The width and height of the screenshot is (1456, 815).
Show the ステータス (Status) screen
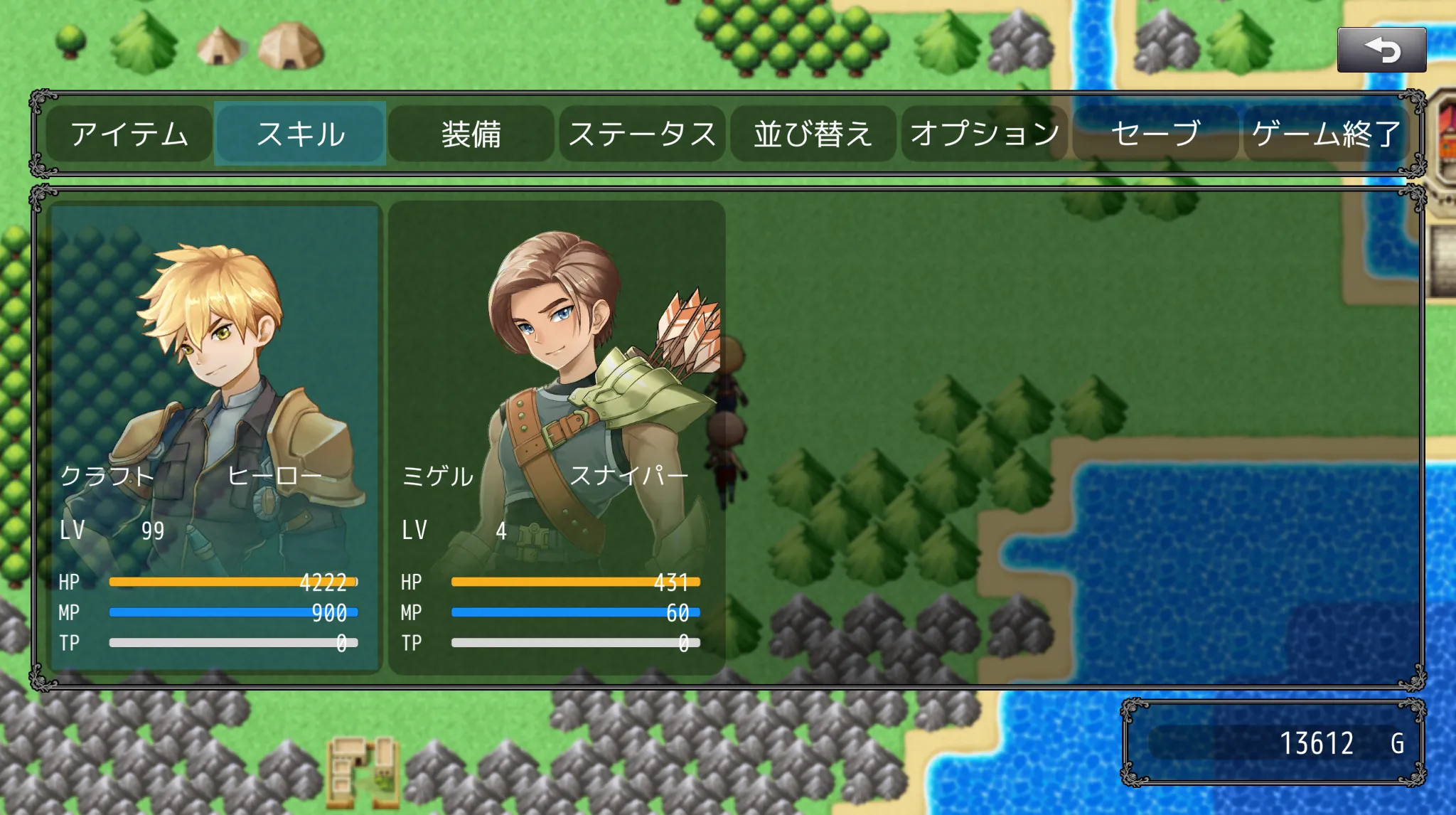[x=642, y=134]
